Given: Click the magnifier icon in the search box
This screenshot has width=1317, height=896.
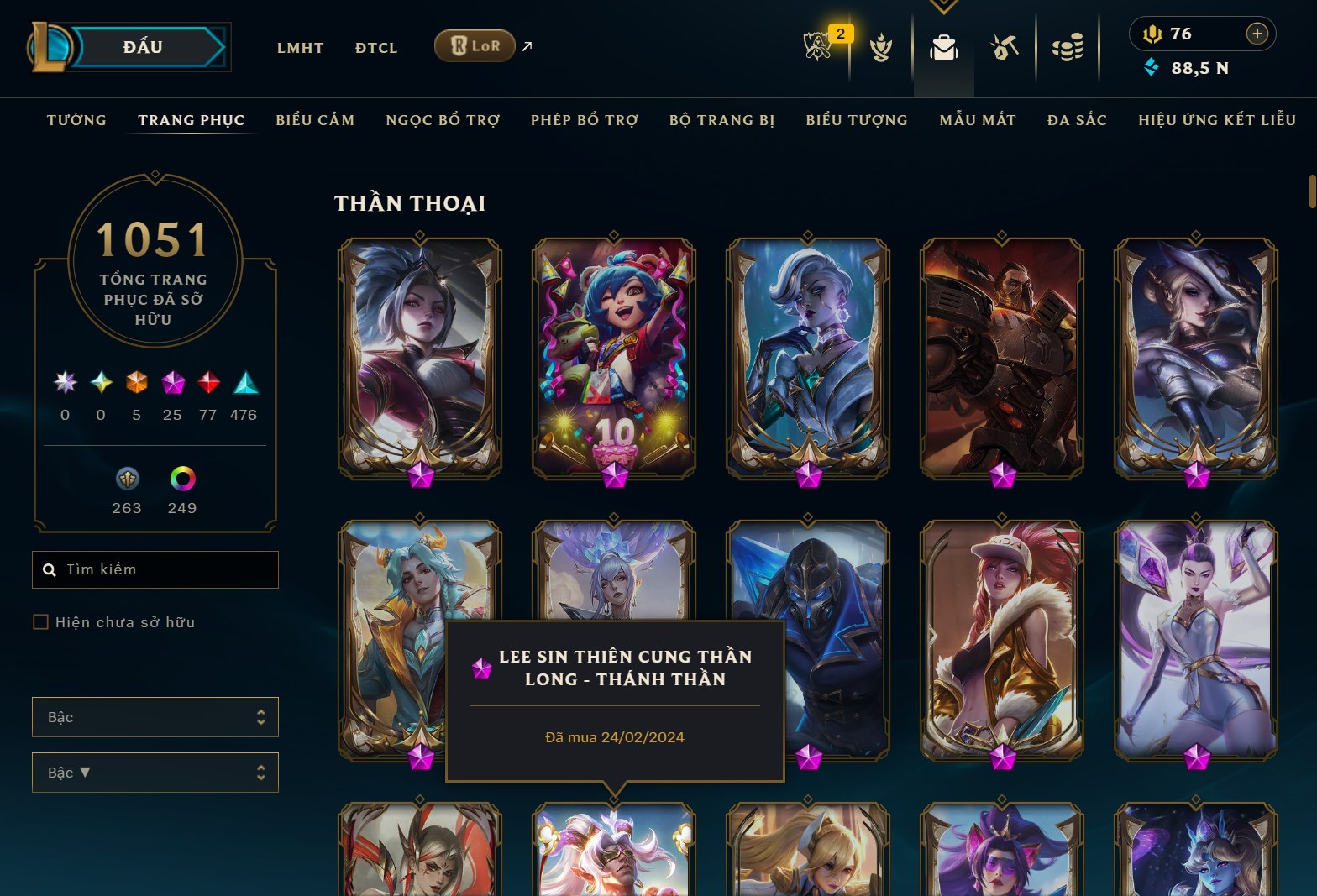Looking at the screenshot, I should 50,569.
